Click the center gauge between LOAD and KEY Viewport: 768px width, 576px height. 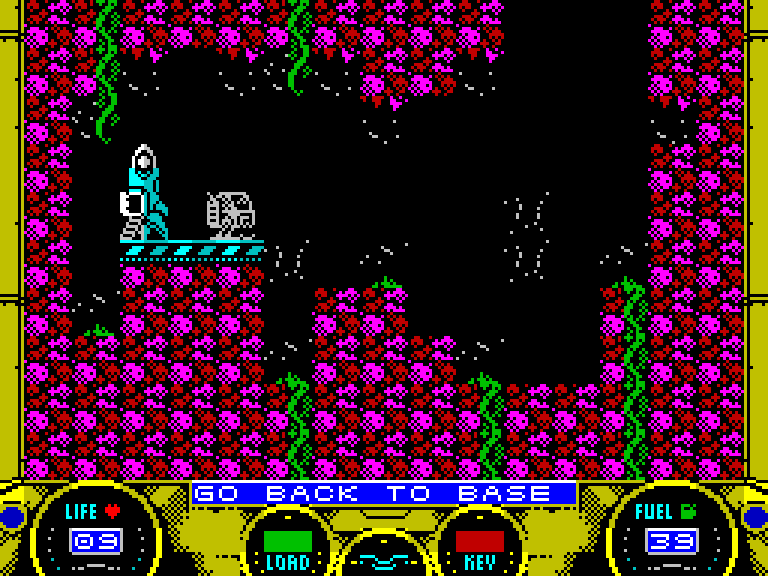pyautogui.click(x=383, y=555)
